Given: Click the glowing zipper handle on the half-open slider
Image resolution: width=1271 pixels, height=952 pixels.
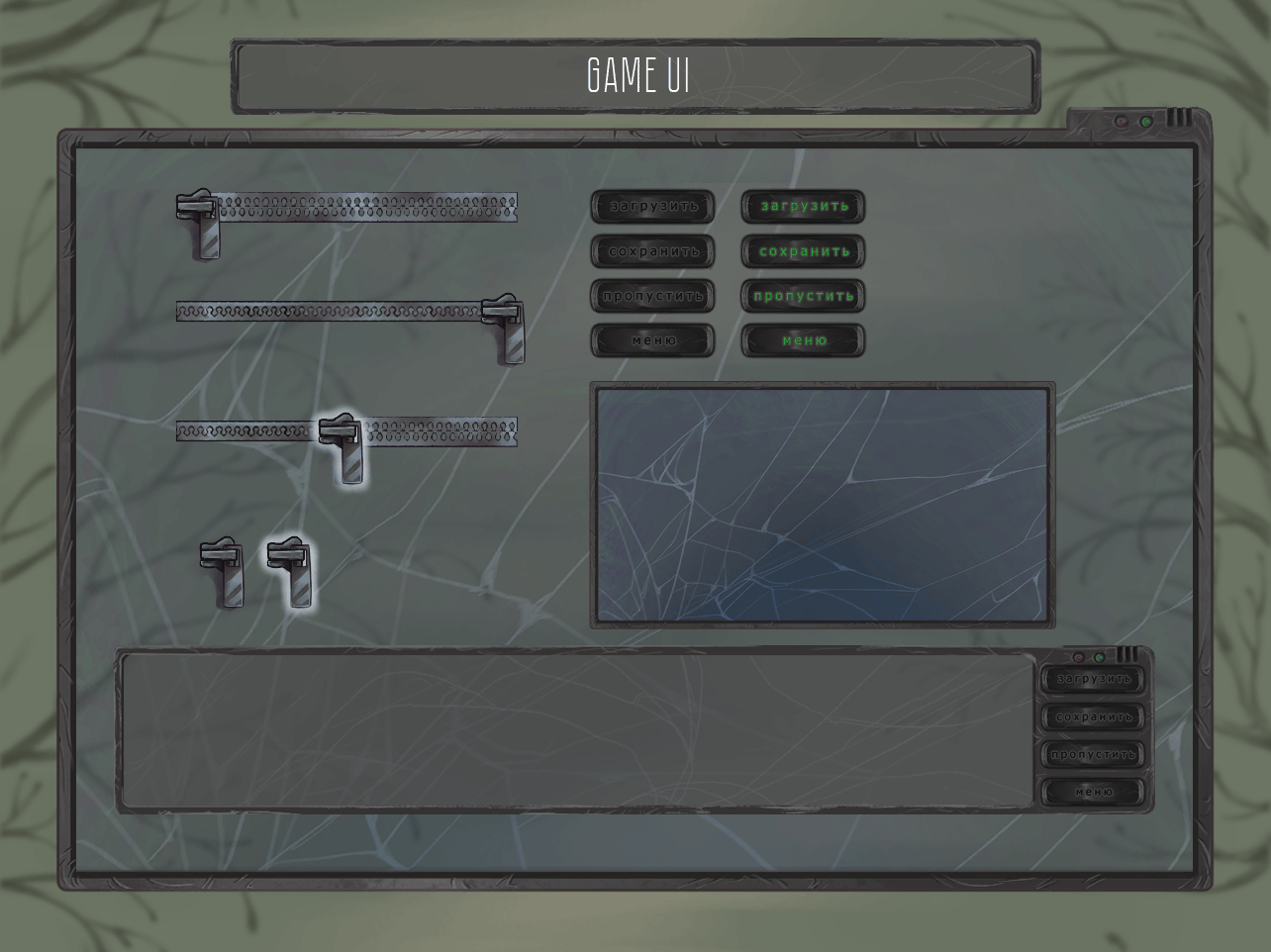Looking at the screenshot, I should pos(344,447).
